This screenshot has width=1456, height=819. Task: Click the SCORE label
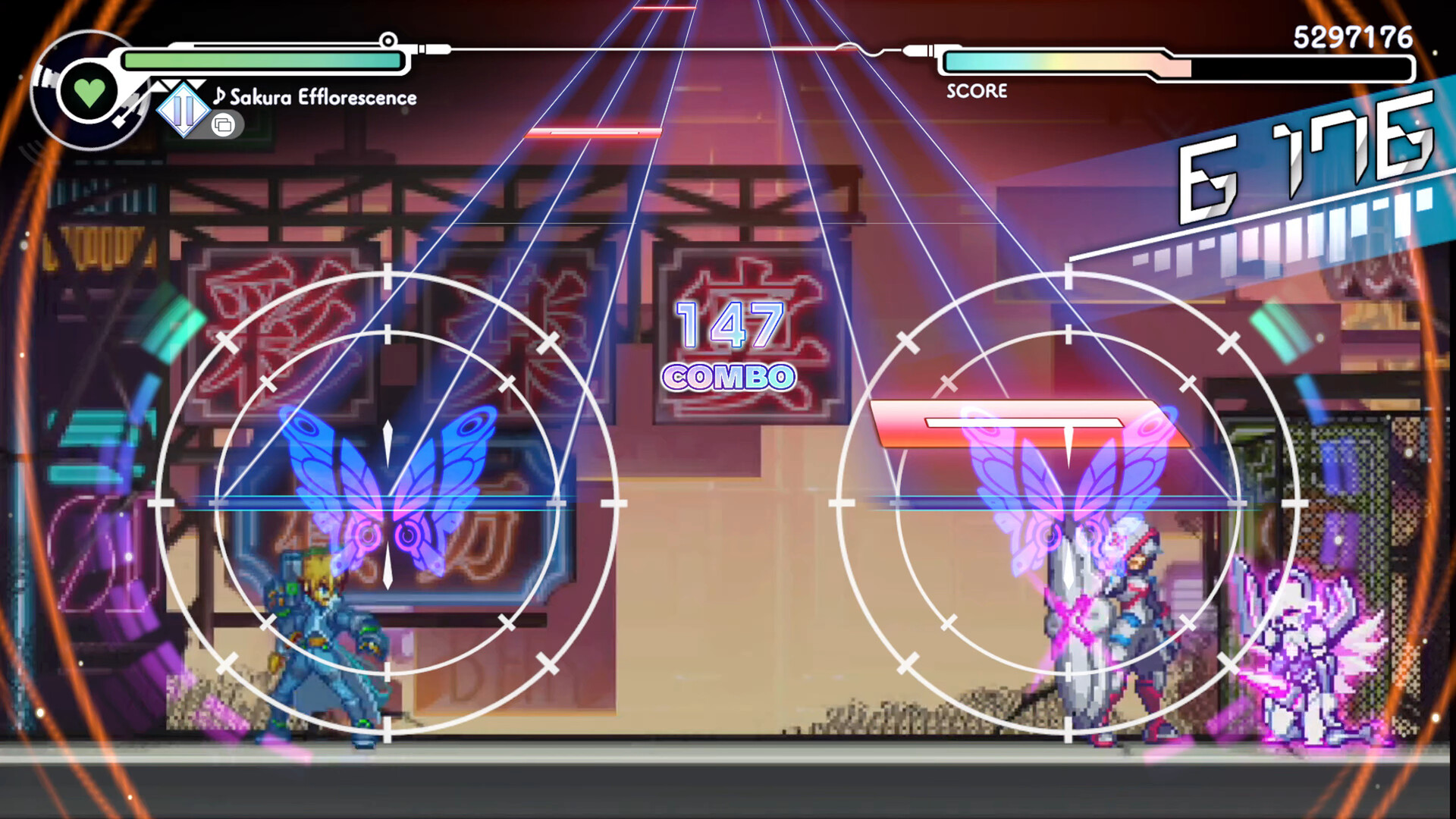coord(975,92)
